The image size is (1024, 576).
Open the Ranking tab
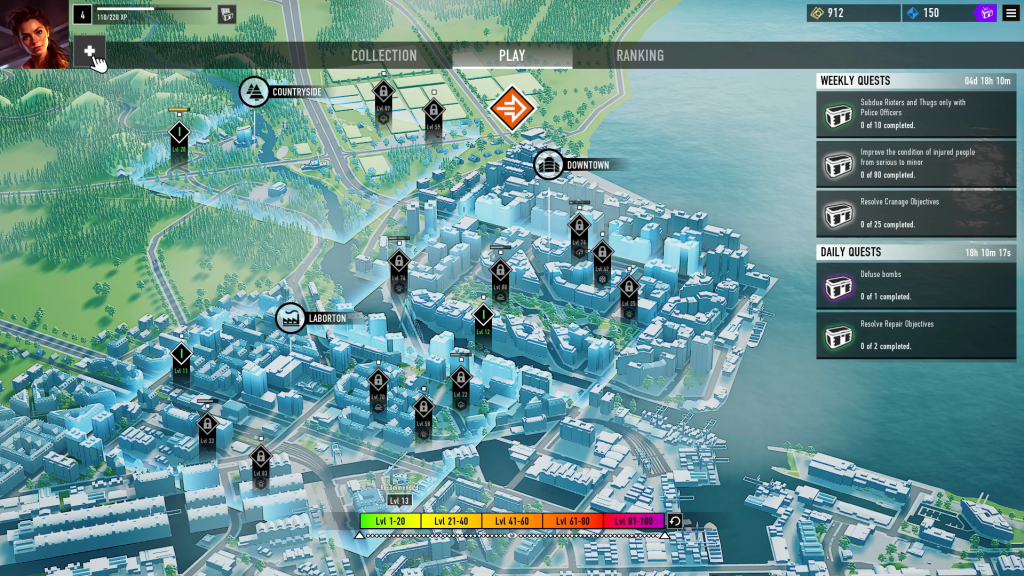[639, 56]
